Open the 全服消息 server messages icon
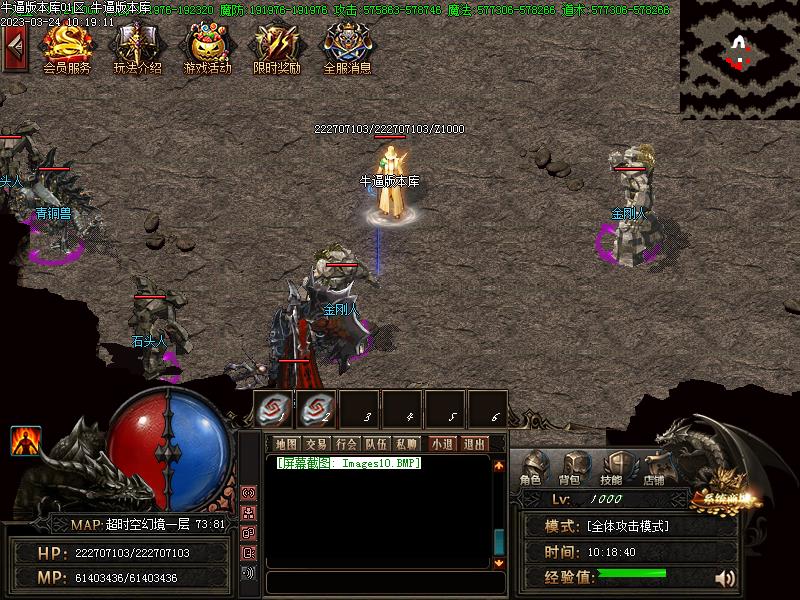Viewport: 800px width, 600px height. (347, 46)
